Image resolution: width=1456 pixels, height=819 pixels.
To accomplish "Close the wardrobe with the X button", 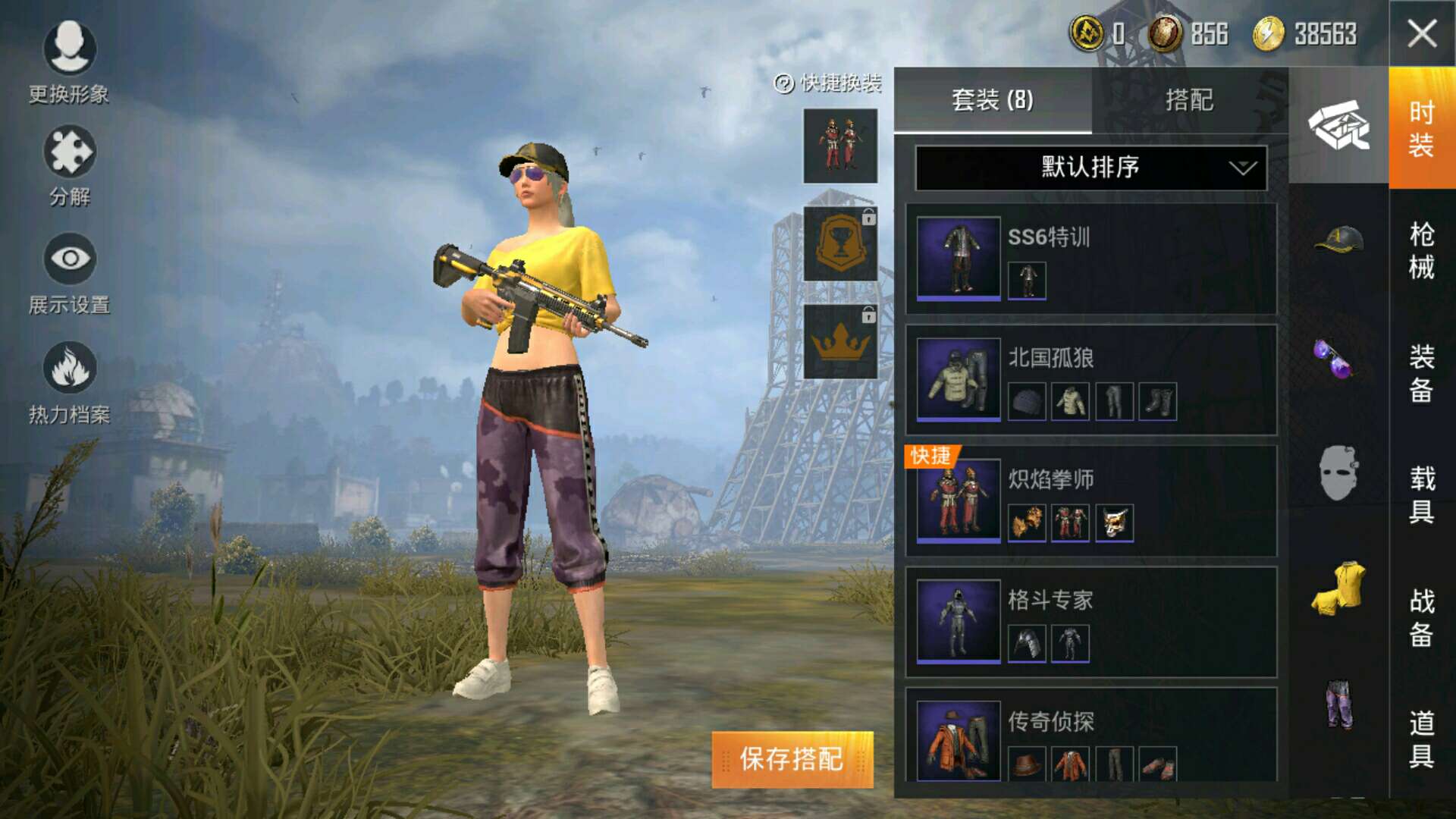I will 1421,33.
